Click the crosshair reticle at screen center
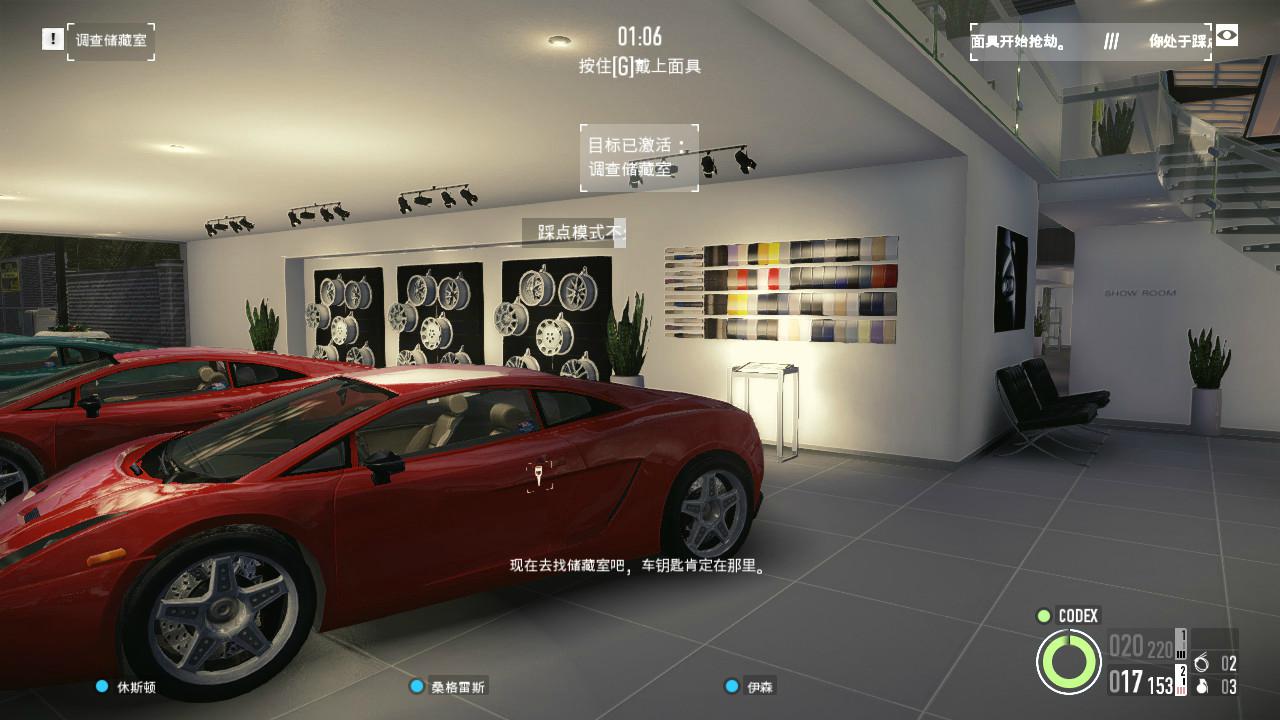Viewport: 1280px width, 720px height. (537, 477)
